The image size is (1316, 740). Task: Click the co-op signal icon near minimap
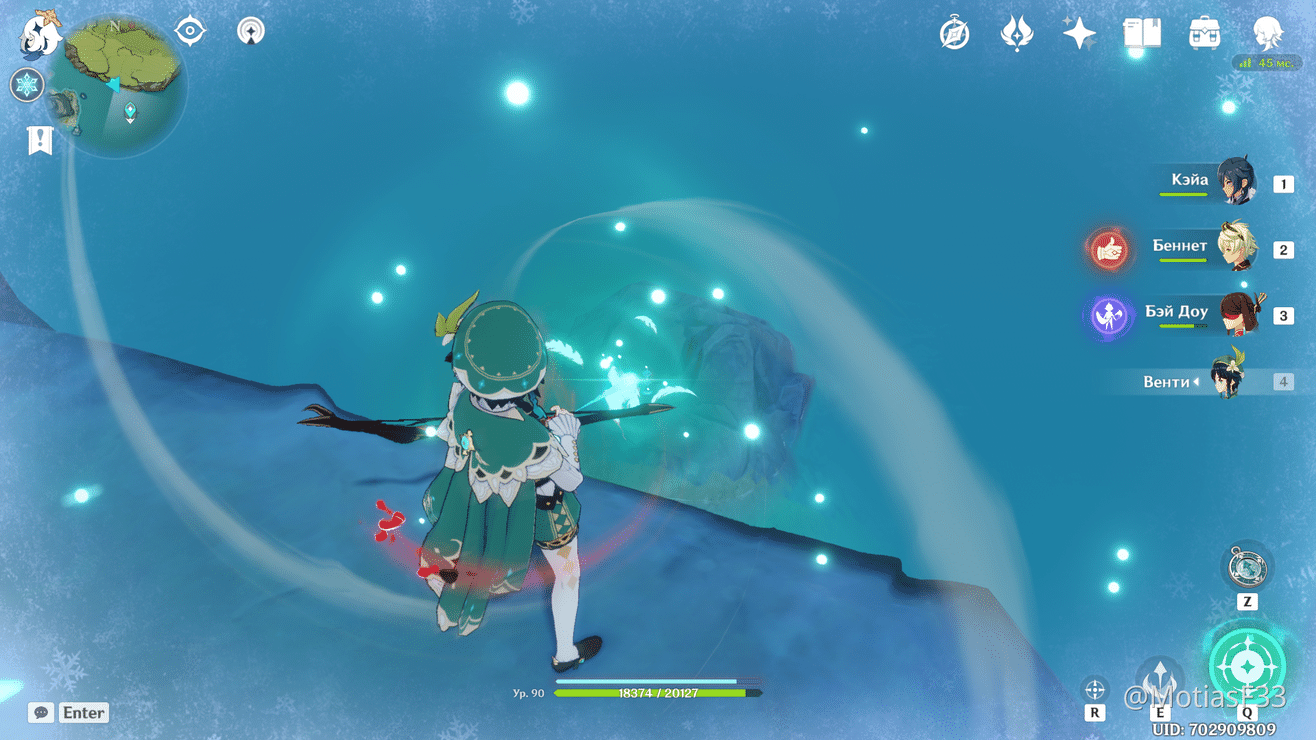(x=249, y=31)
